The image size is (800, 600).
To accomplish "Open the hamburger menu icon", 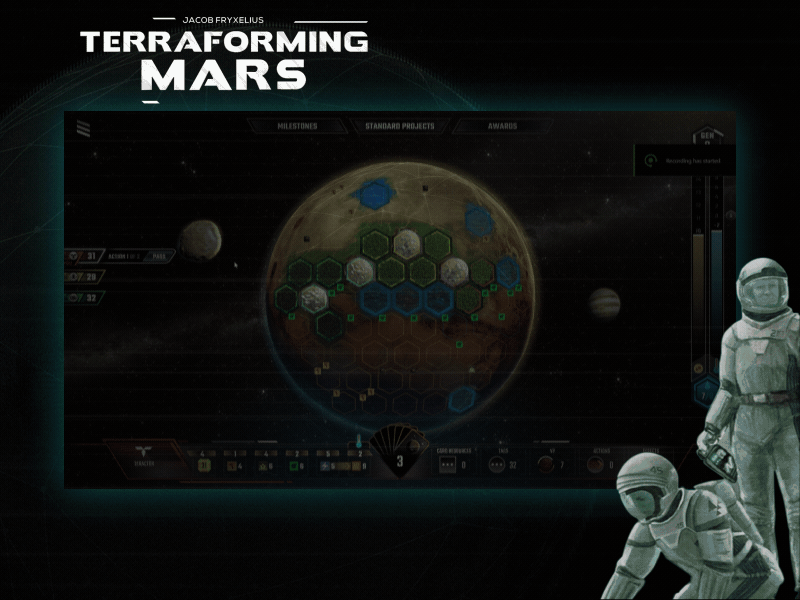I will coord(83,126).
